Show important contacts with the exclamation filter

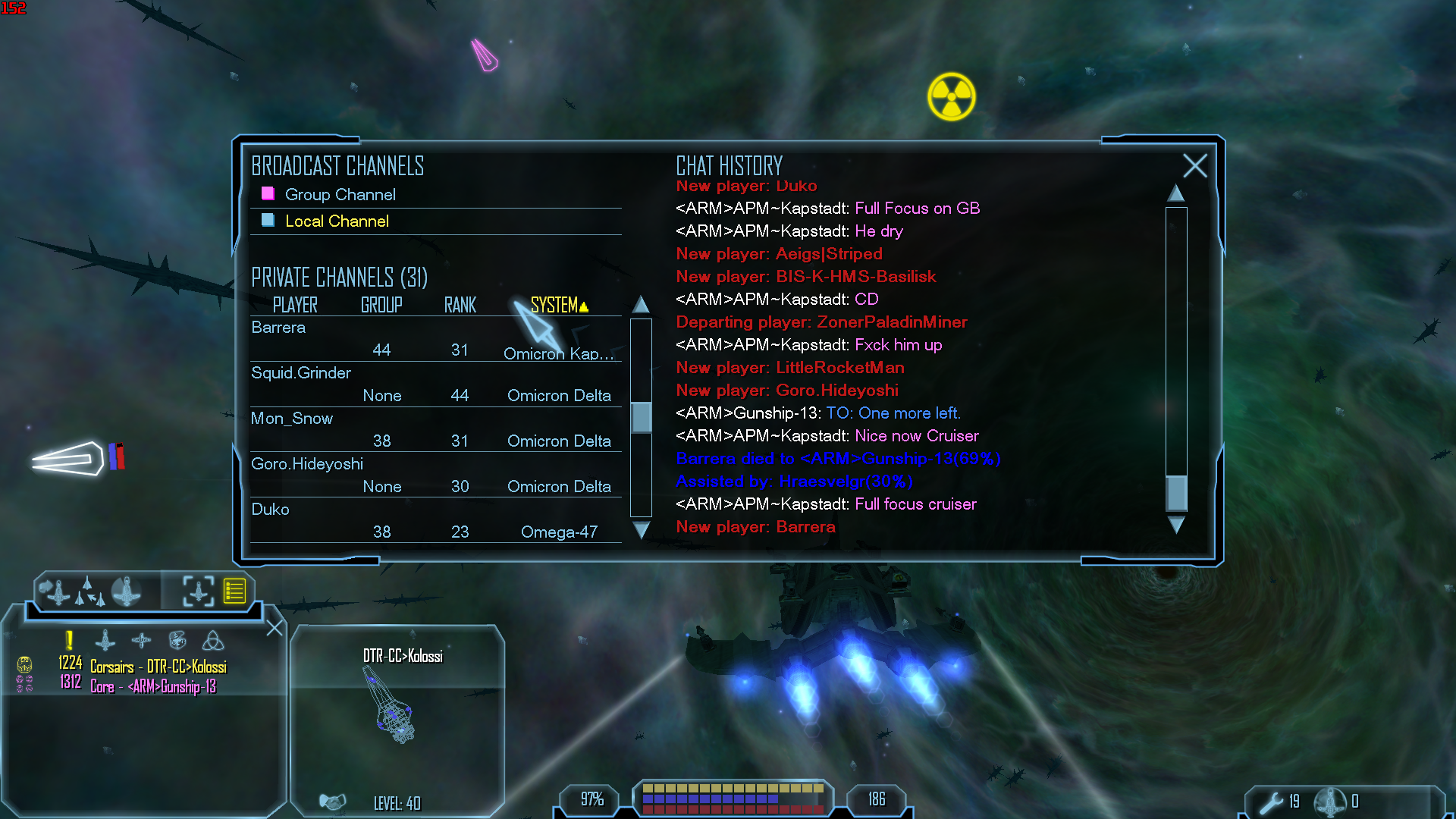coord(69,641)
